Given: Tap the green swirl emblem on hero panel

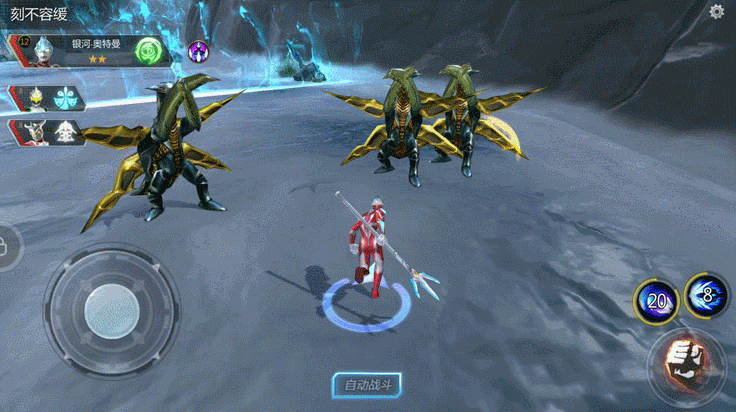Looking at the screenshot, I should coord(149,50).
